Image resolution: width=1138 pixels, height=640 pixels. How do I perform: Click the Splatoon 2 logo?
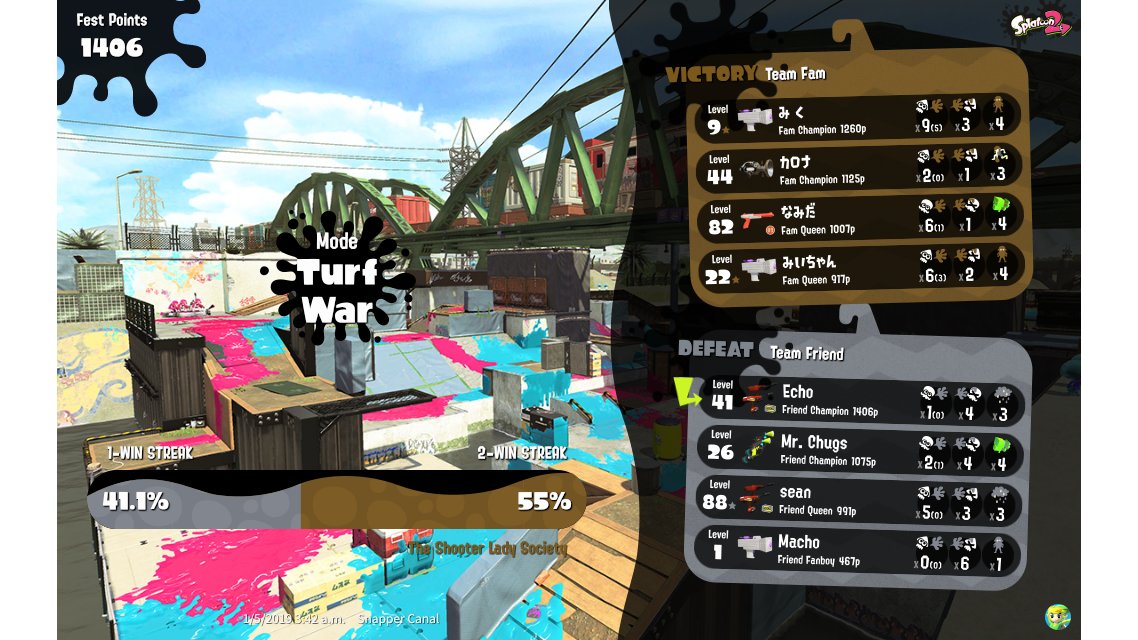tap(1040, 24)
